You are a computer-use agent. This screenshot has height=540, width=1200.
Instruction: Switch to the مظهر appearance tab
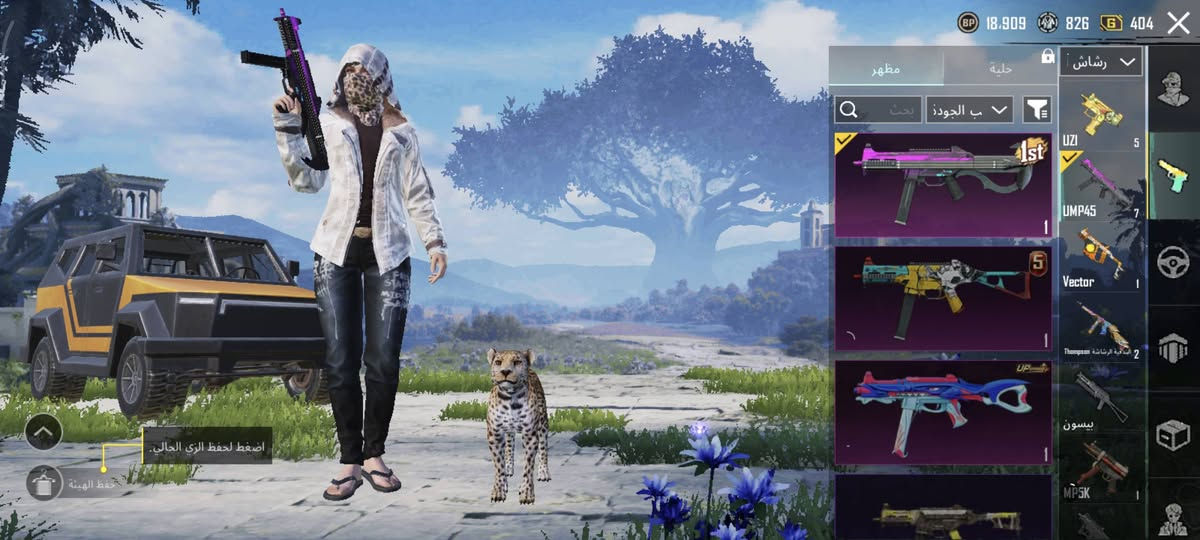point(887,68)
